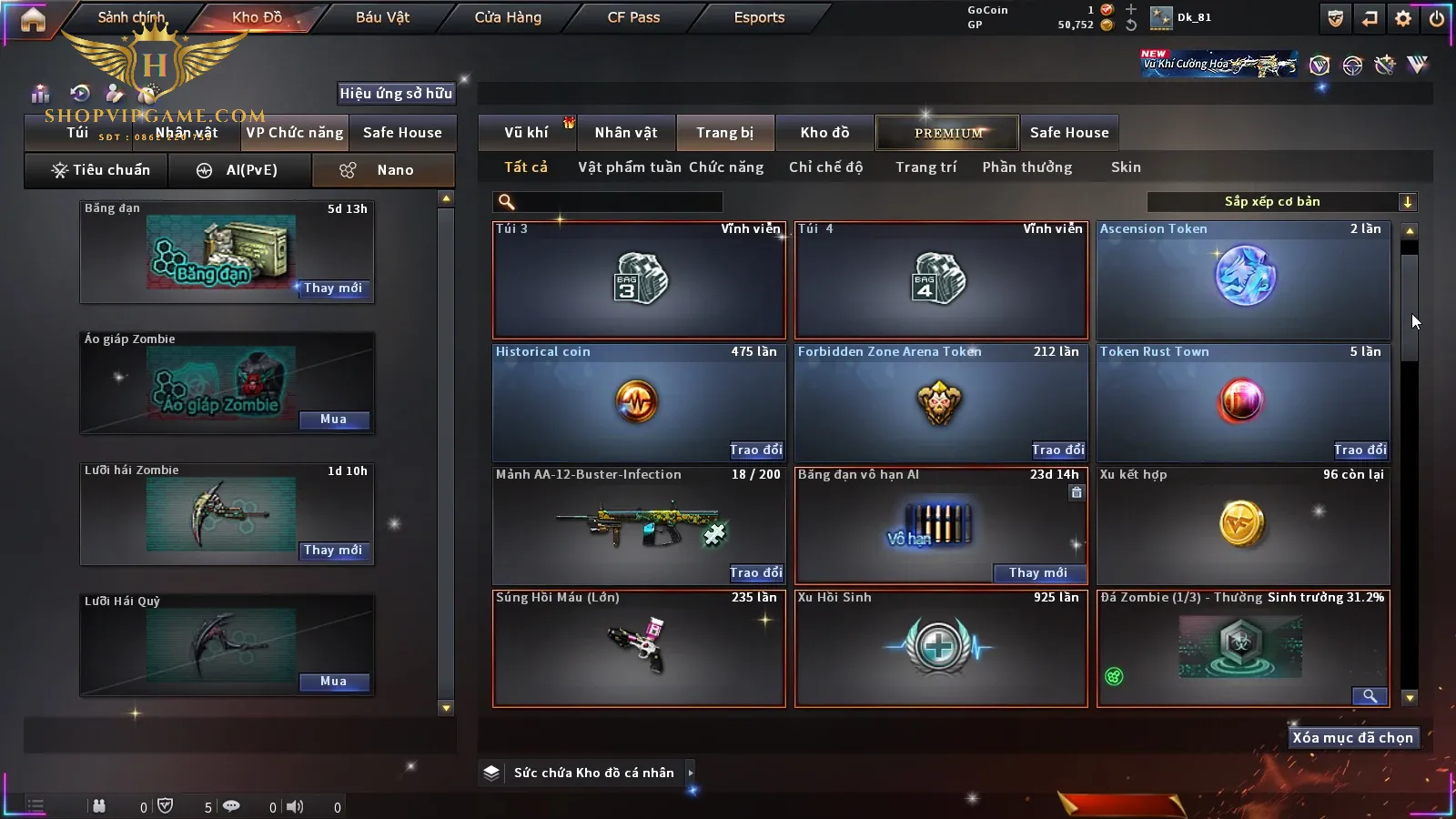Select the Tiêu chuẩn loadout mode
This screenshot has width=1456, height=819.
point(100,170)
